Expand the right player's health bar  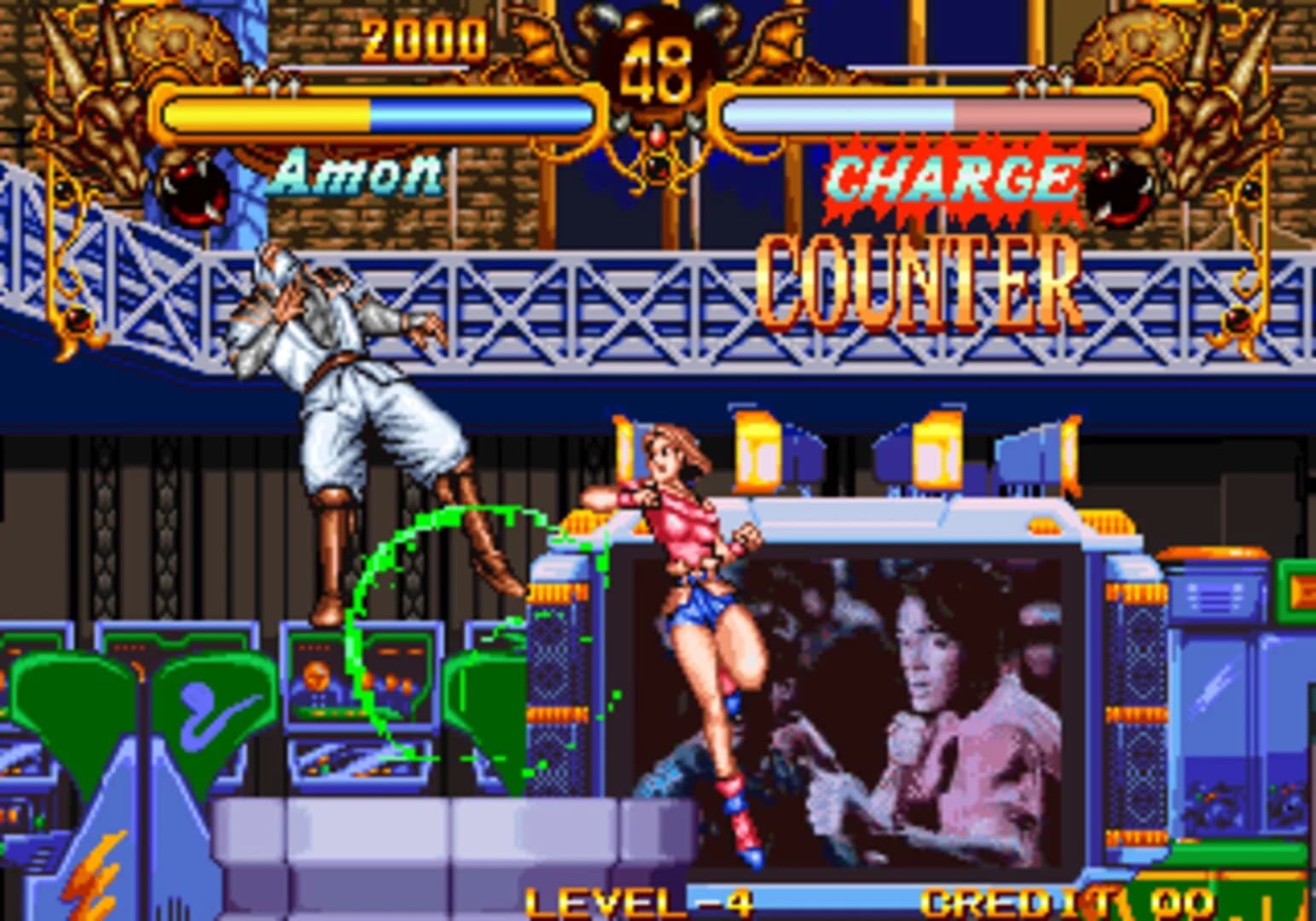938,111
